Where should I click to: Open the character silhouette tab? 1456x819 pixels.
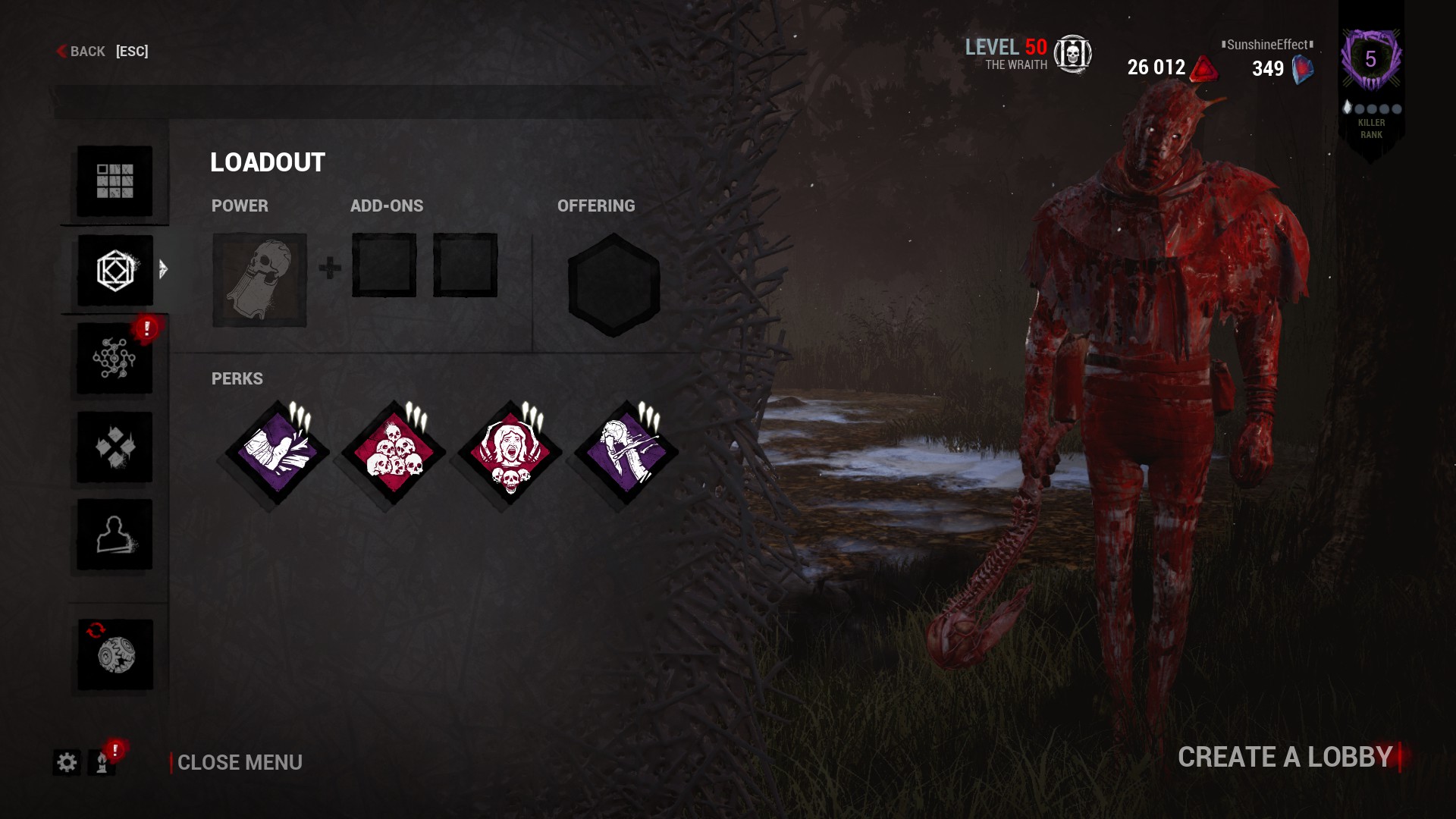click(115, 535)
